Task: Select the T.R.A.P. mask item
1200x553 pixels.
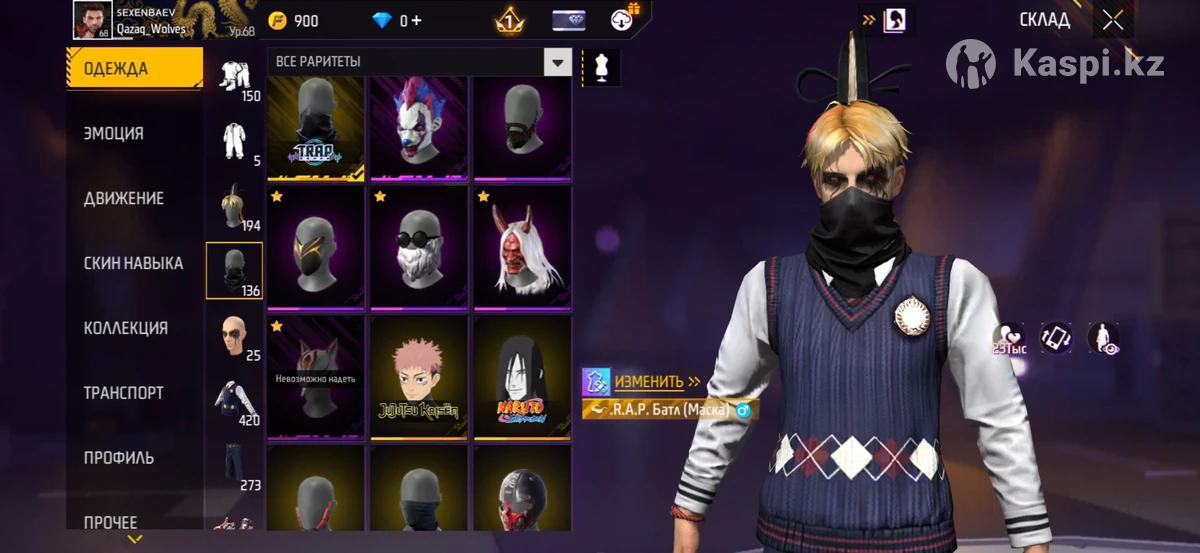Action: pyautogui.click(x=316, y=128)
